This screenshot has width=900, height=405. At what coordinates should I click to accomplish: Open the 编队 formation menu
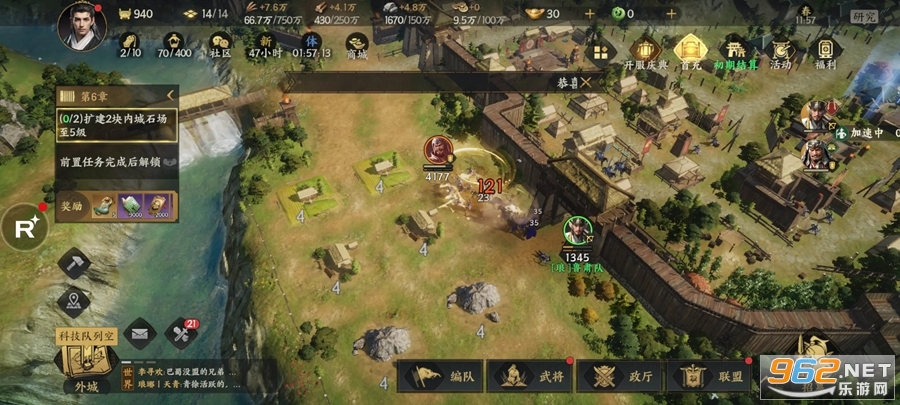(446, 377)
